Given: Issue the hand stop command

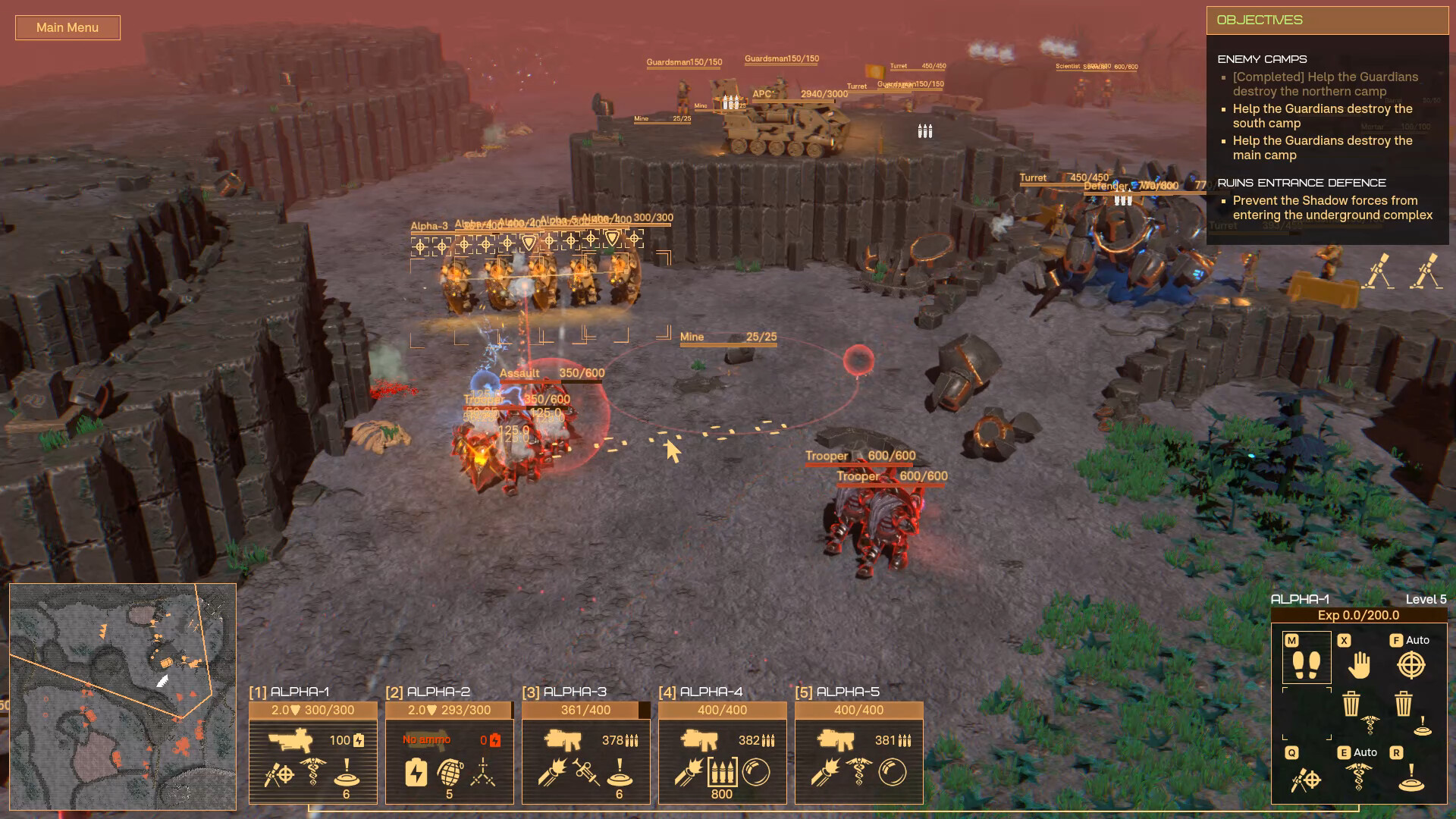Looking at the screenshot, I should coord(1359,665).
